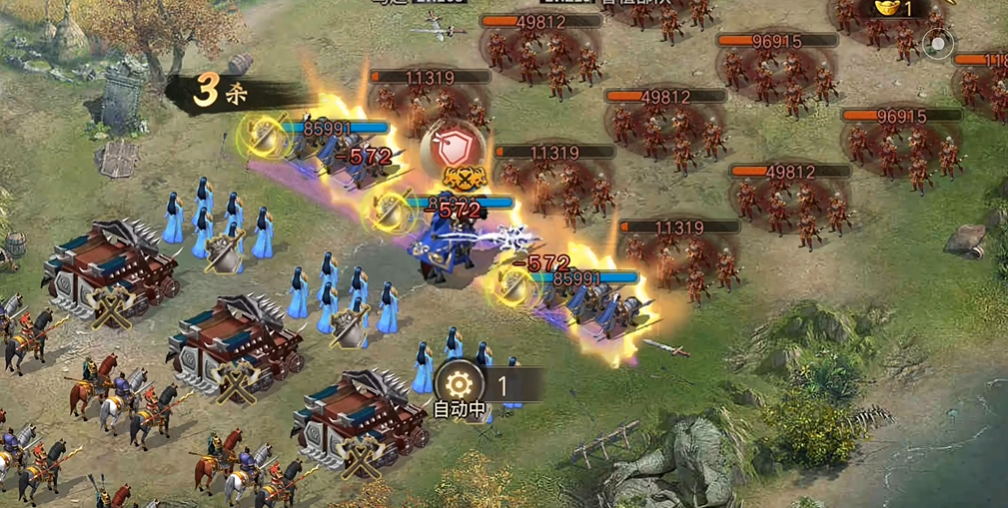The height and width of the screenshot is (508, 1008).
Task: Toggle the 自动中 auto-battle gear button
Action: tap(459, 383)
